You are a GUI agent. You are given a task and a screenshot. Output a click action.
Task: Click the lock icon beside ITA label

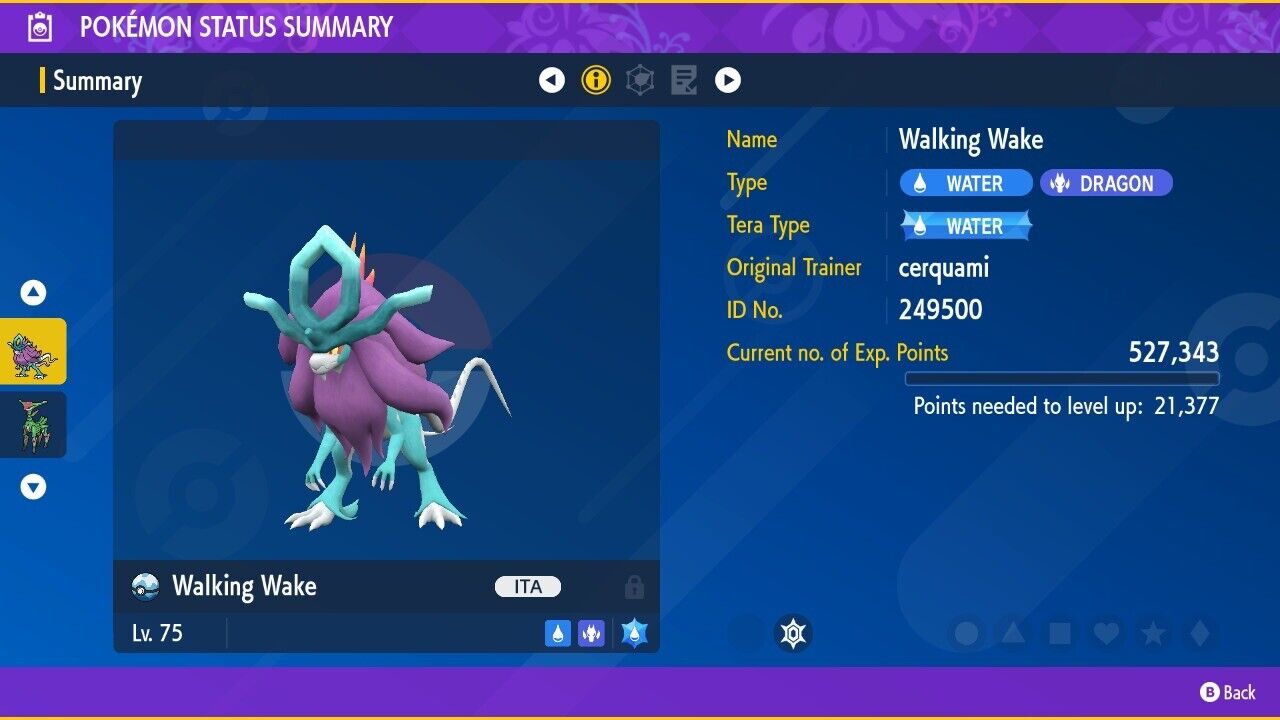coord(634,587)
